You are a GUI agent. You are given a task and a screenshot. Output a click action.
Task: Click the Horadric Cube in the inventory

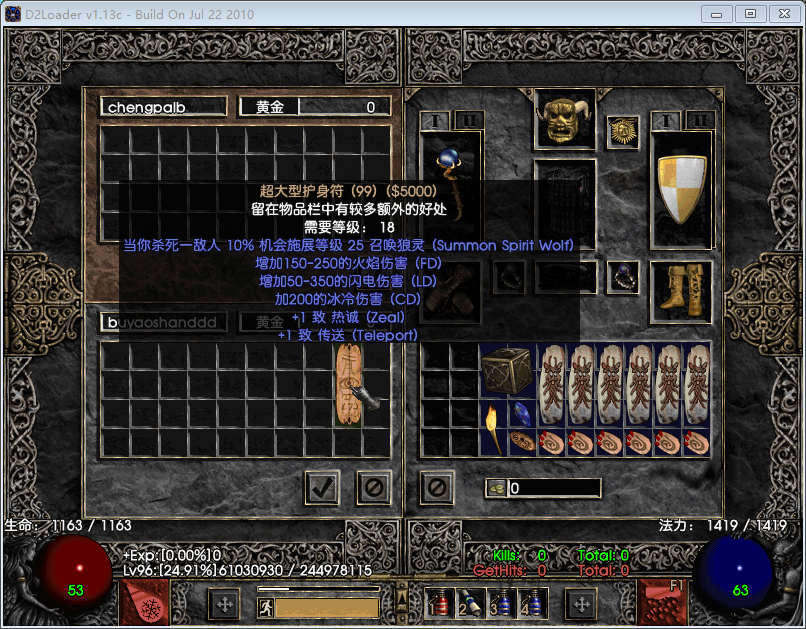pos(508,372)
